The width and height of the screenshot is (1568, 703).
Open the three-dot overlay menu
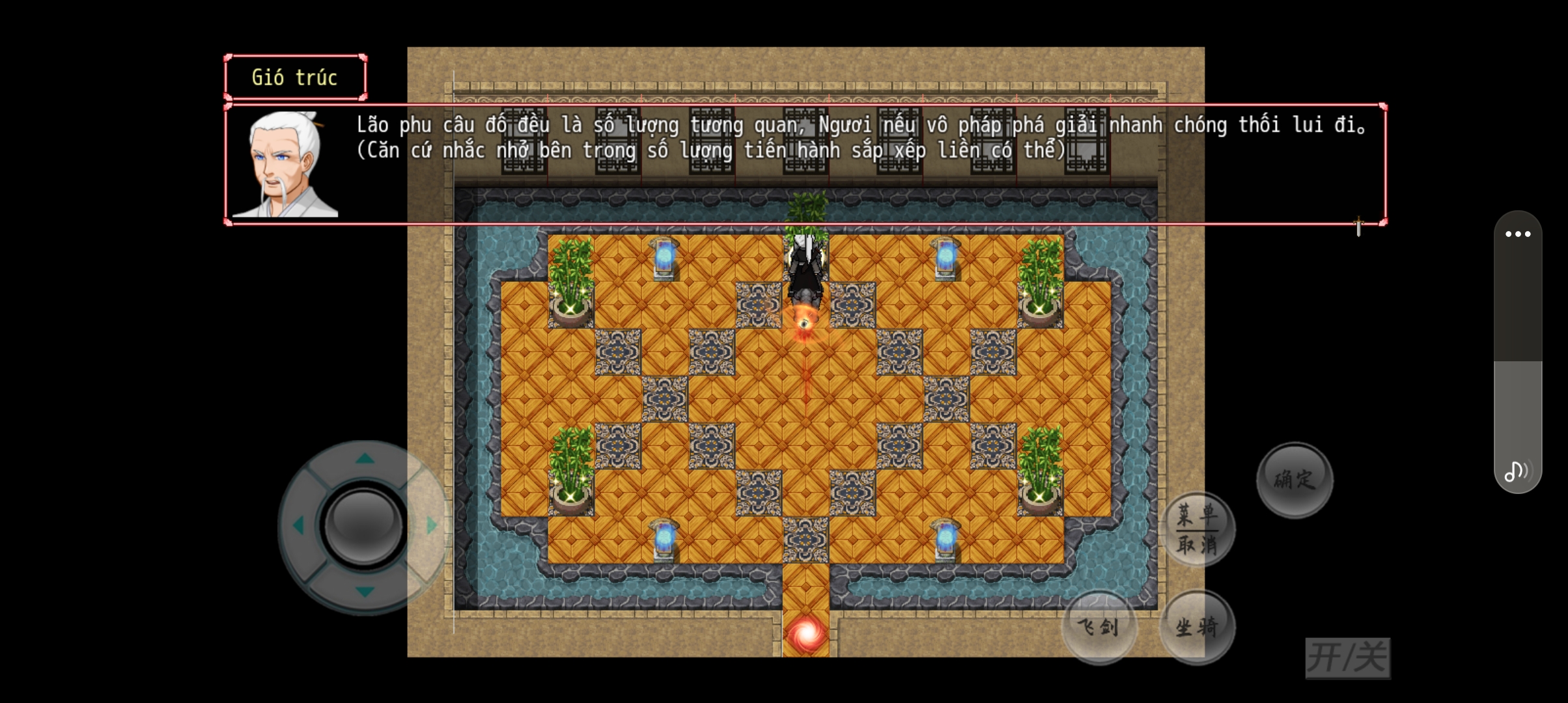[1518, 234]
